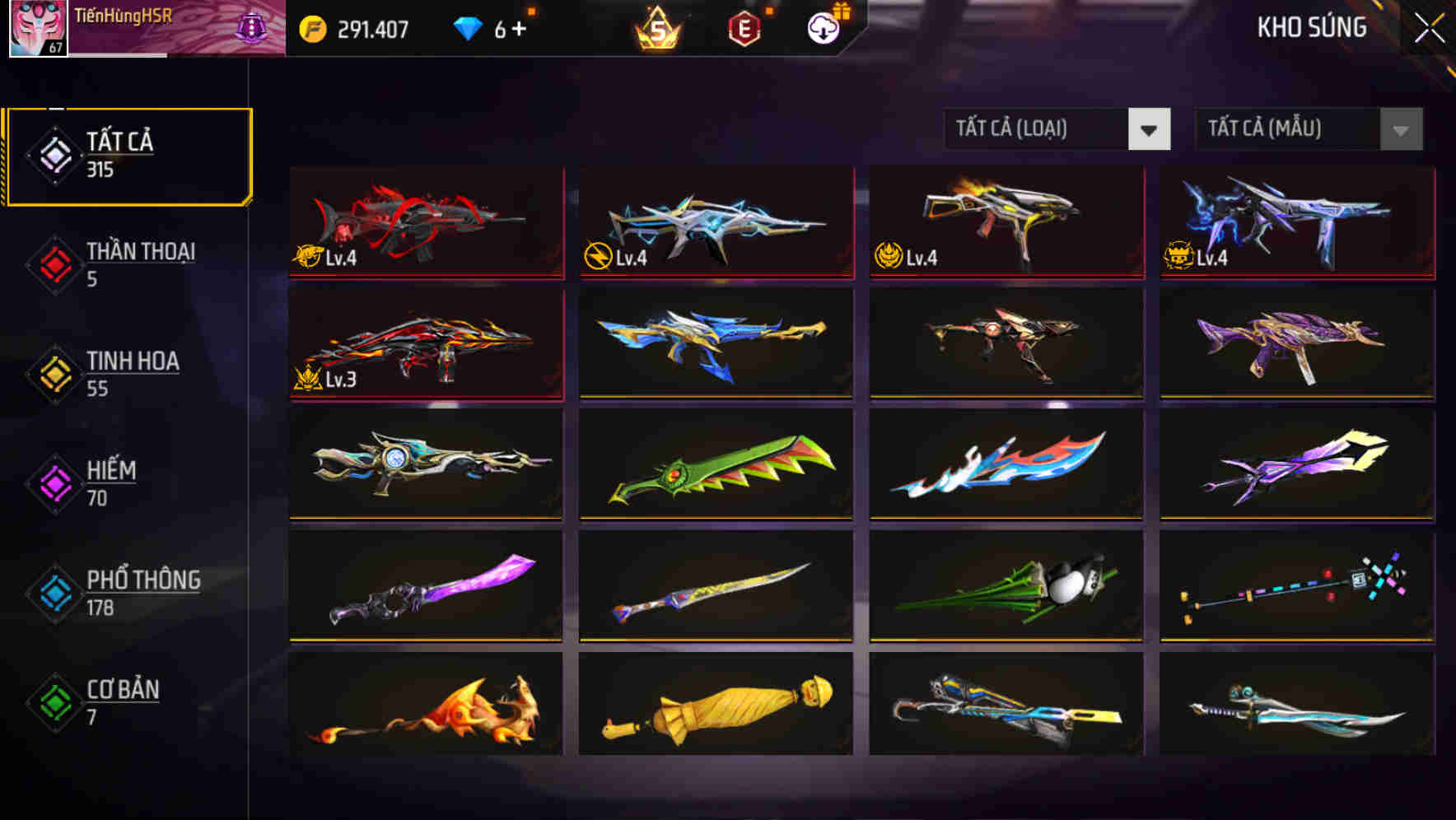
Task: Open the cloud gift download icon
Action: (x=821, y=27)
